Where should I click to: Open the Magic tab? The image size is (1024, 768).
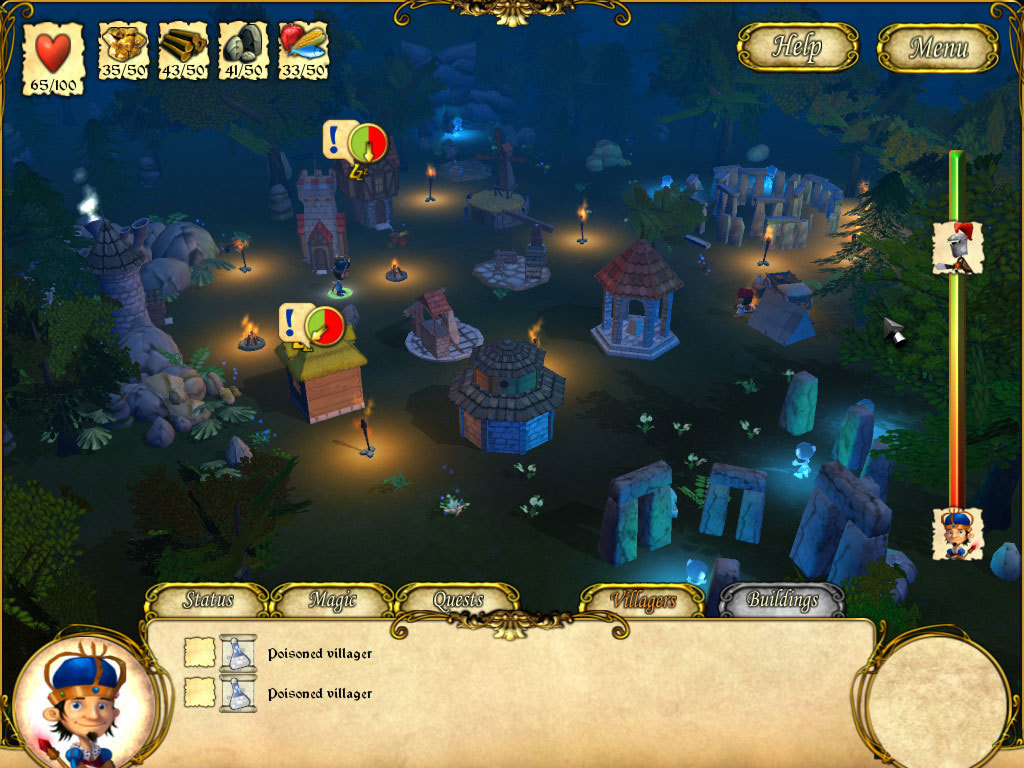pos(332,601)
